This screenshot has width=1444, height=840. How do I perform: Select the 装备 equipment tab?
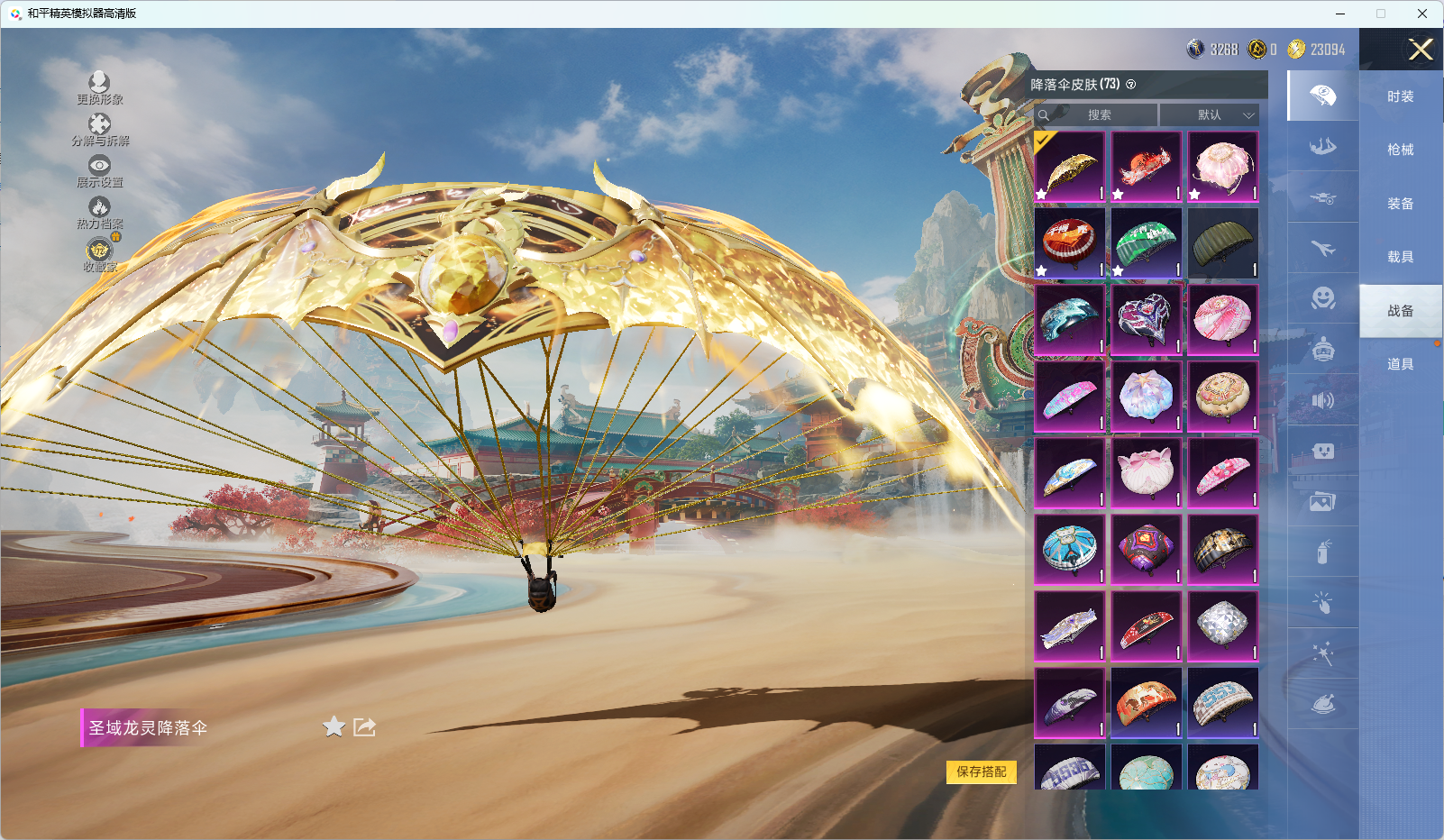(1400, 204)
